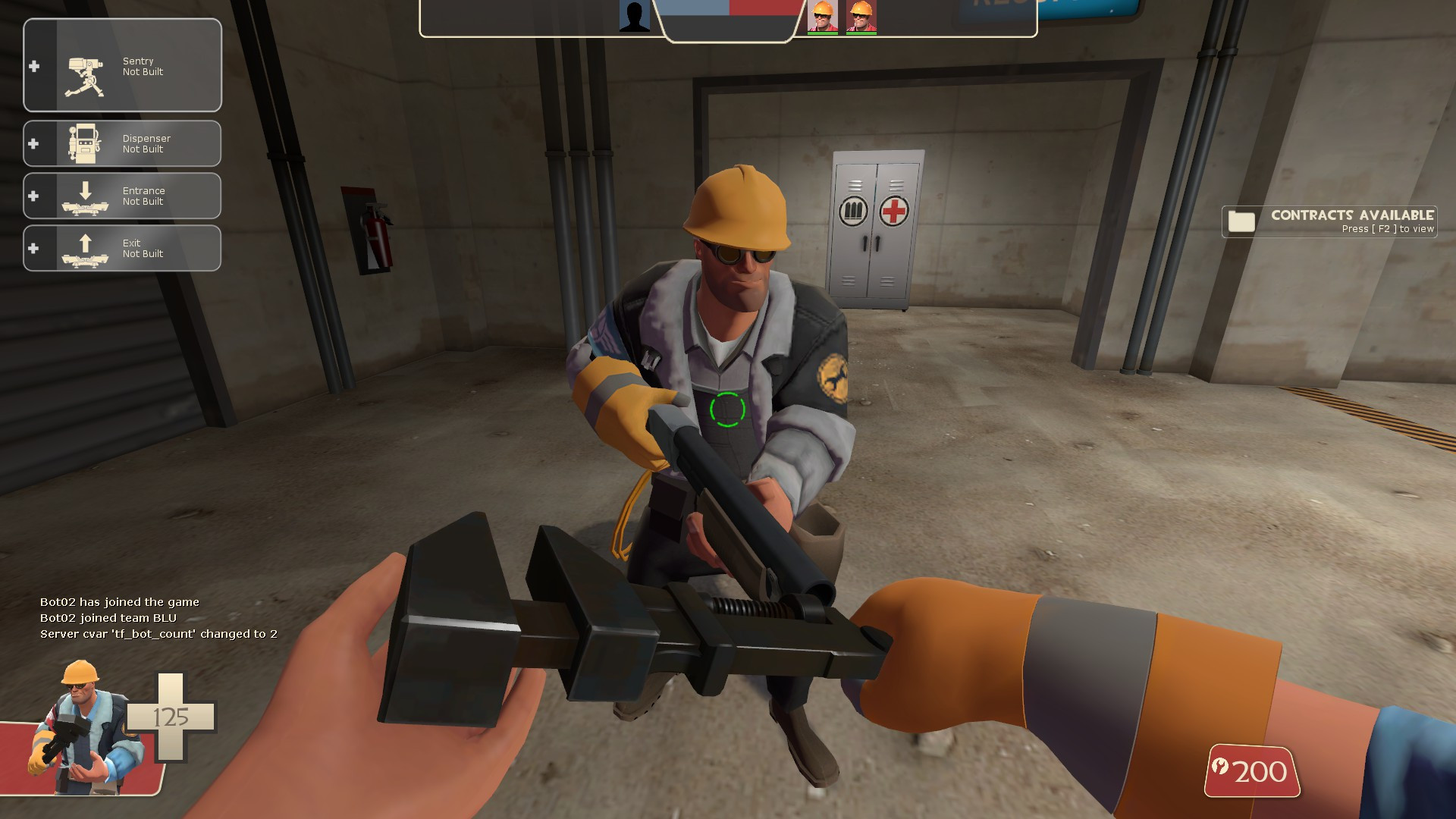The width and height of the screenshot is (1456, 819).
Task: Toggle the Entrance 'Not Built' status entry
Action: (x=144, y=196)
